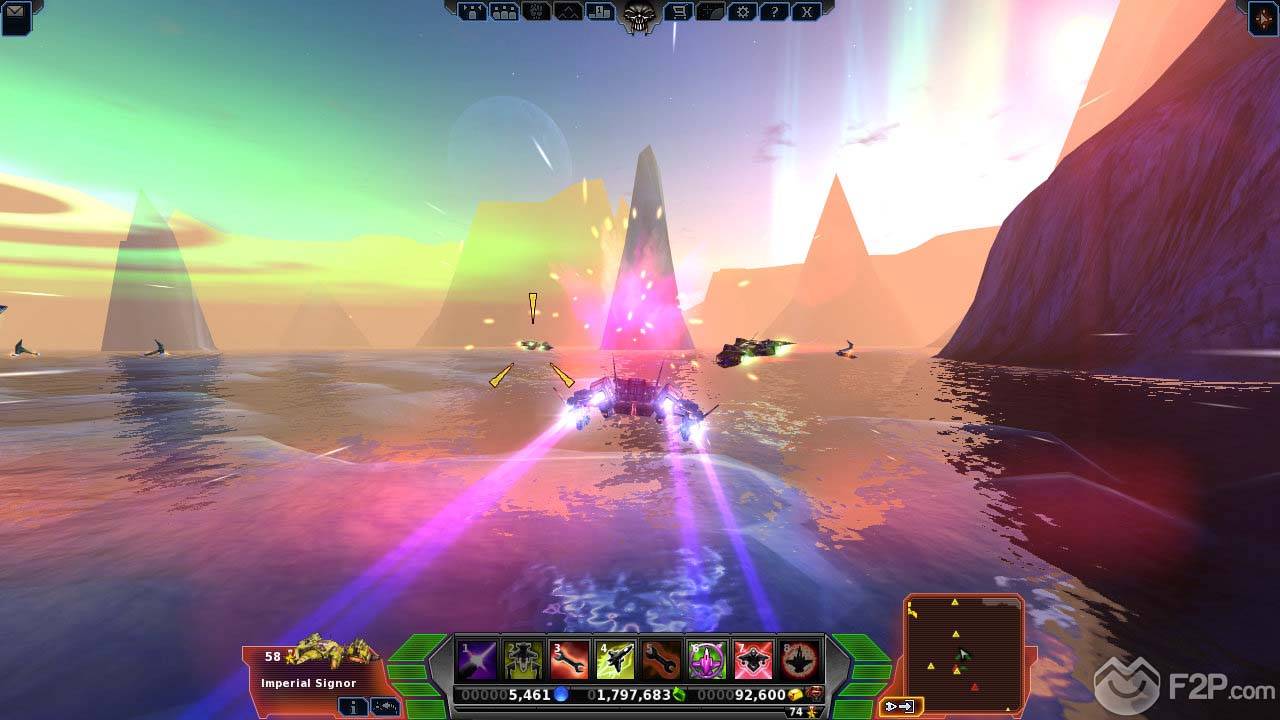
Task: Trigger the purple ship shield ability, slot 6
Action: tap(707, 660)
